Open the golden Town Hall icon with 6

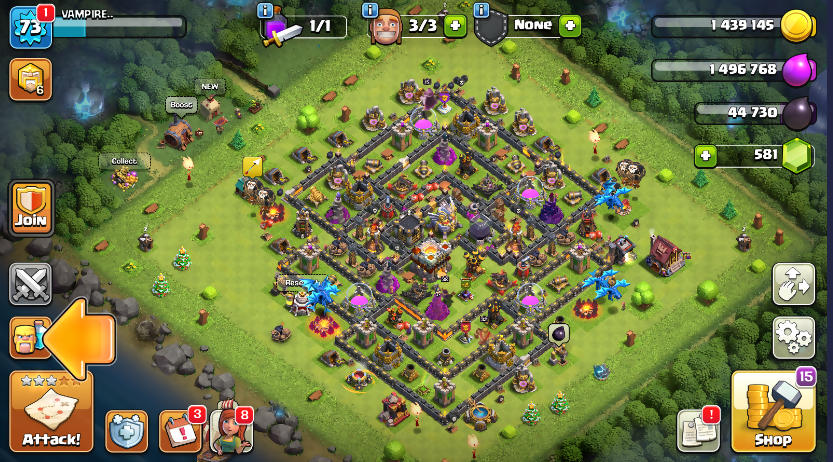30,80
